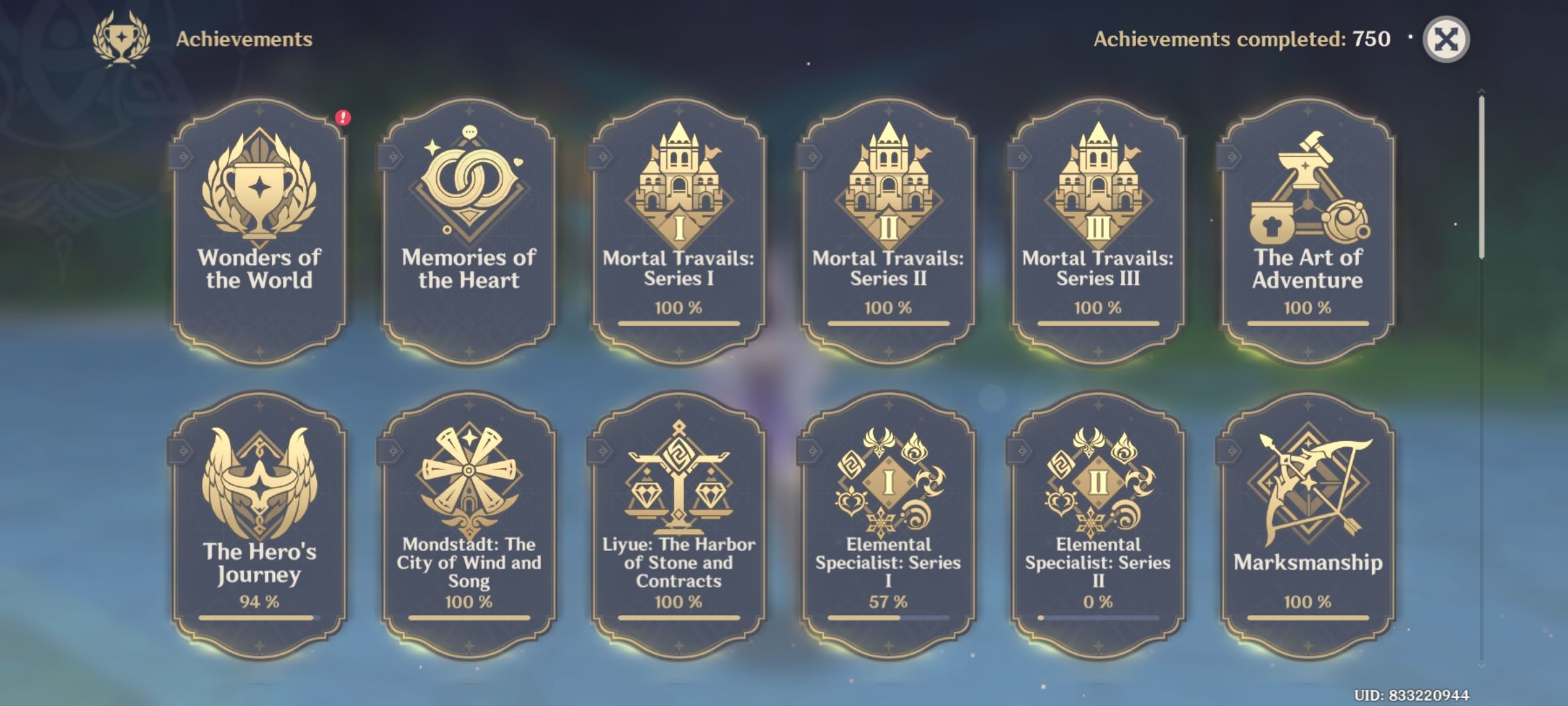Click the Achievements header label
The image size is (1568, 706).
point(243,39)
